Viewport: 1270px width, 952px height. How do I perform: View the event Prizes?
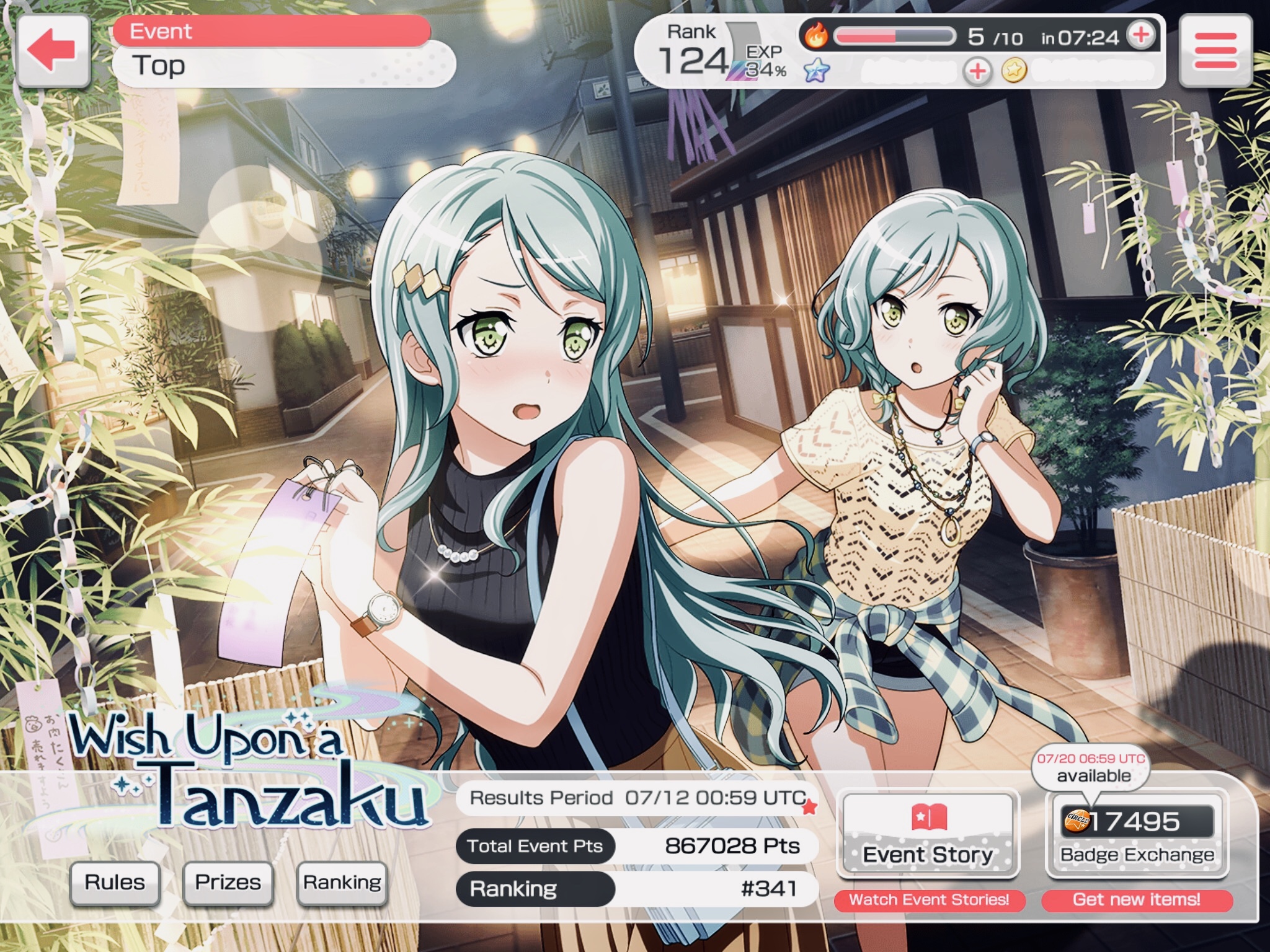(x=228, y=882)
